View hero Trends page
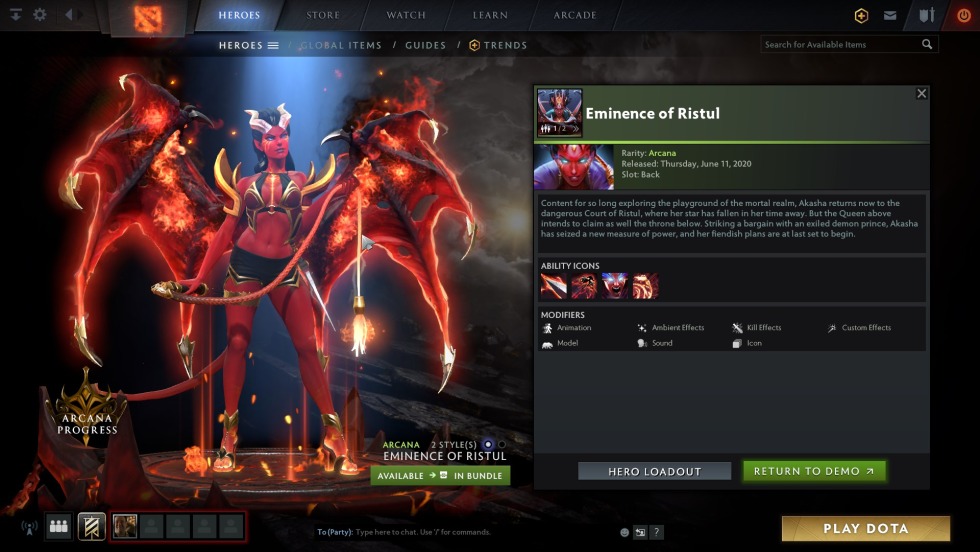 498,45
